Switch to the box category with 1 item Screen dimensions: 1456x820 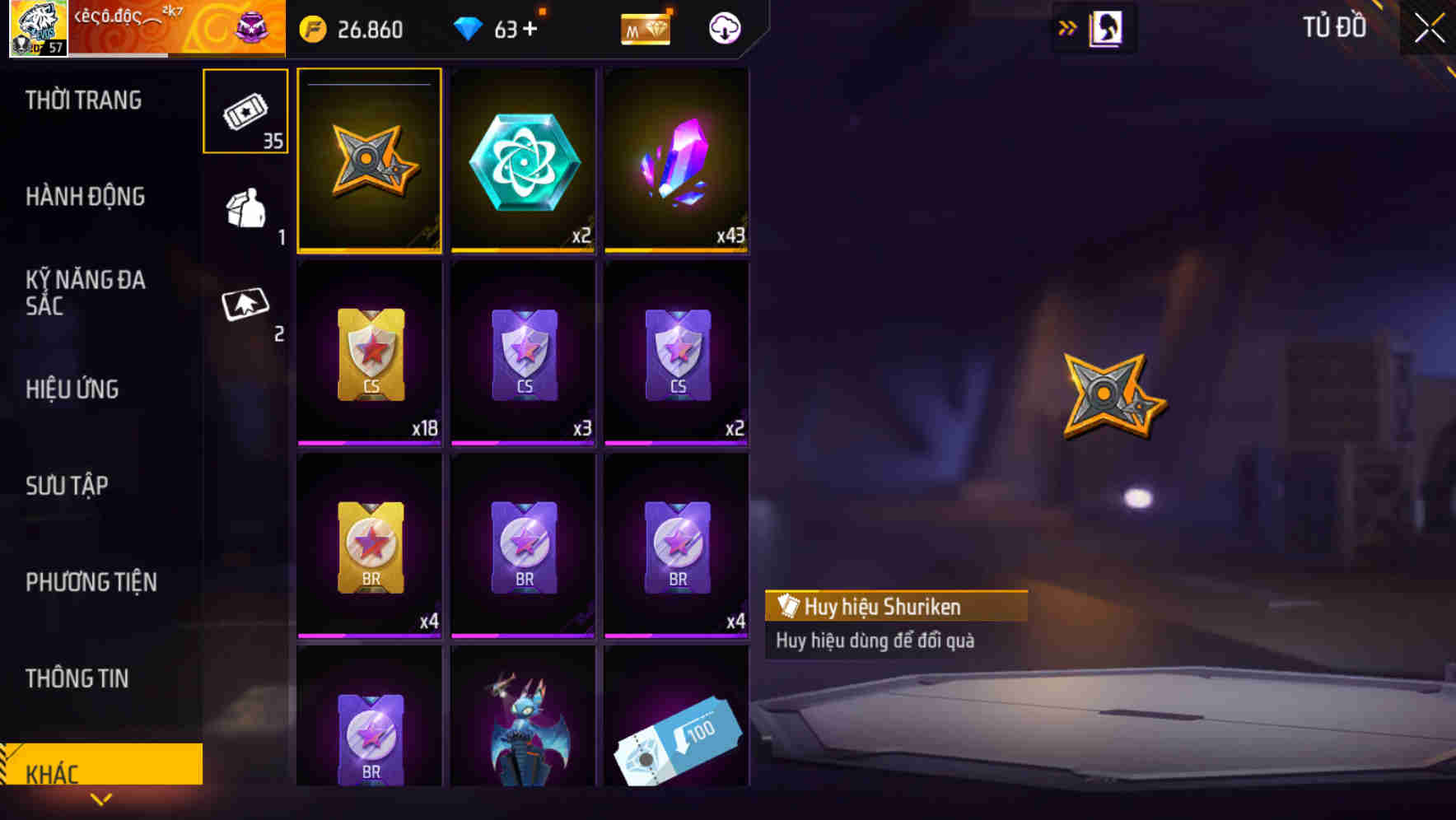click(x=245, y=210)
